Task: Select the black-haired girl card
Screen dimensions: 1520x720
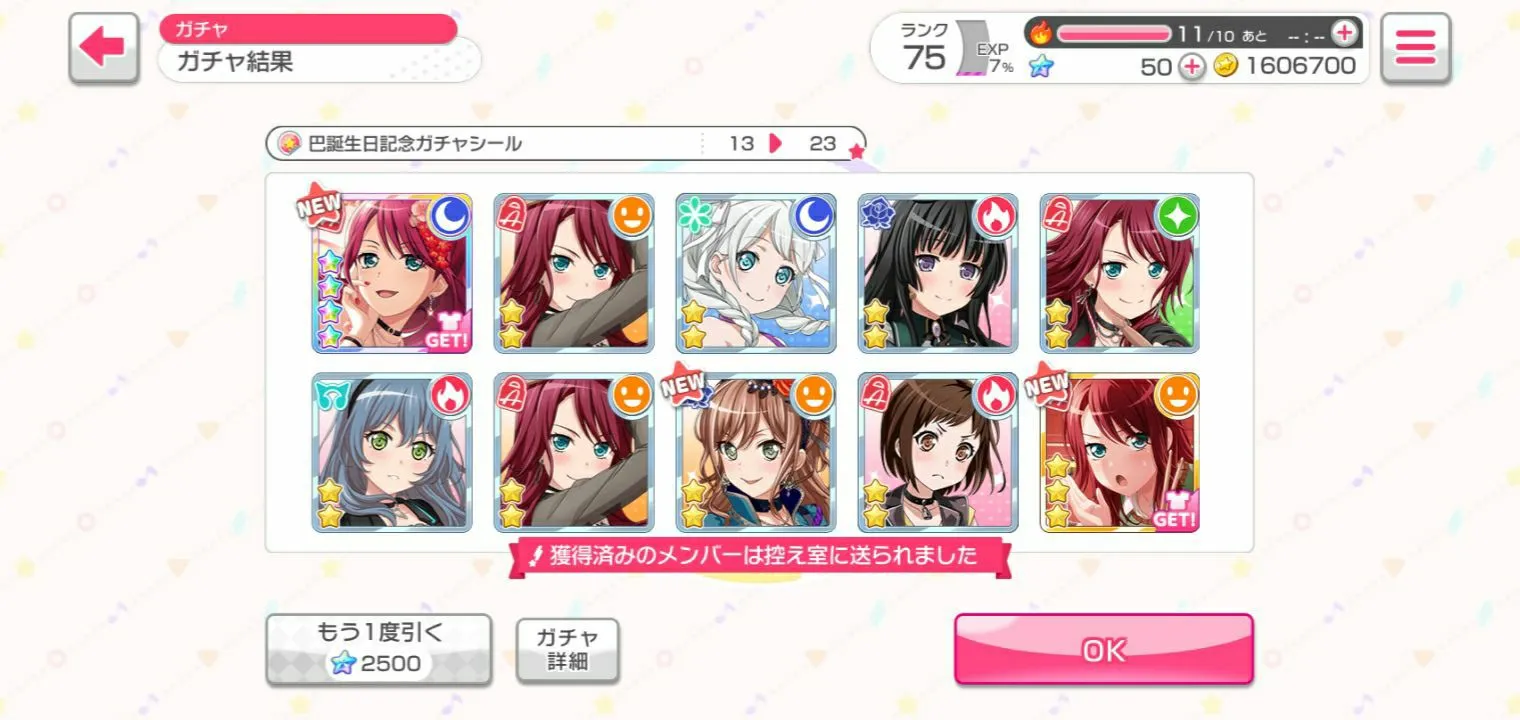Action: (x=937, y=273)
